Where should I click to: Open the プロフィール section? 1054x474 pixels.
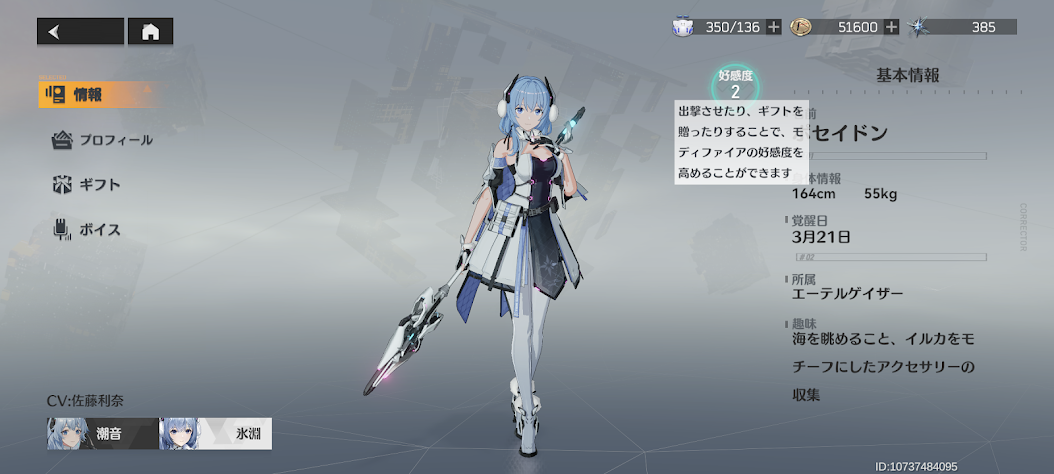(x=103, y=140)
